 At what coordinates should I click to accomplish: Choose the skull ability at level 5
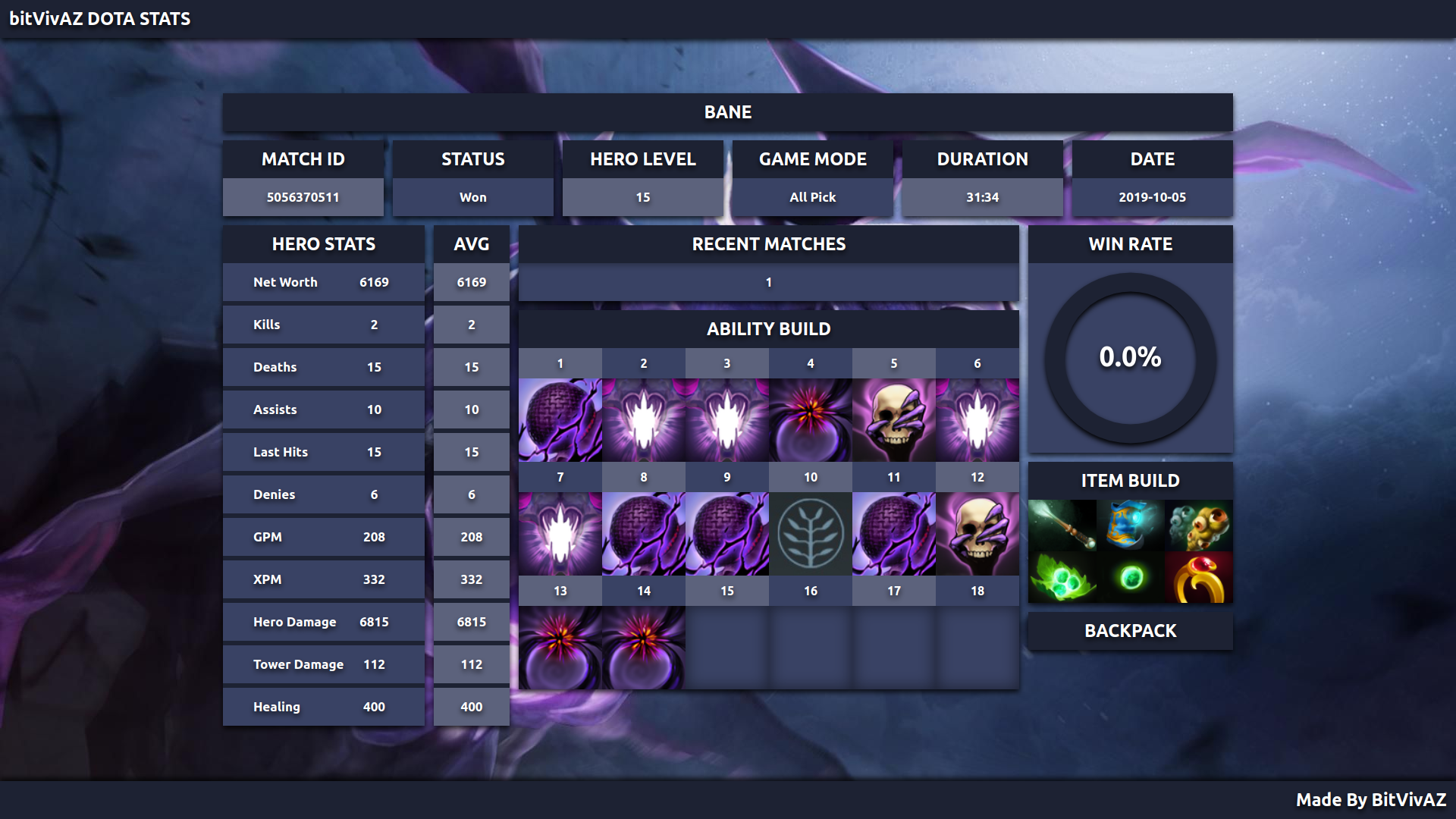(893, 420)
